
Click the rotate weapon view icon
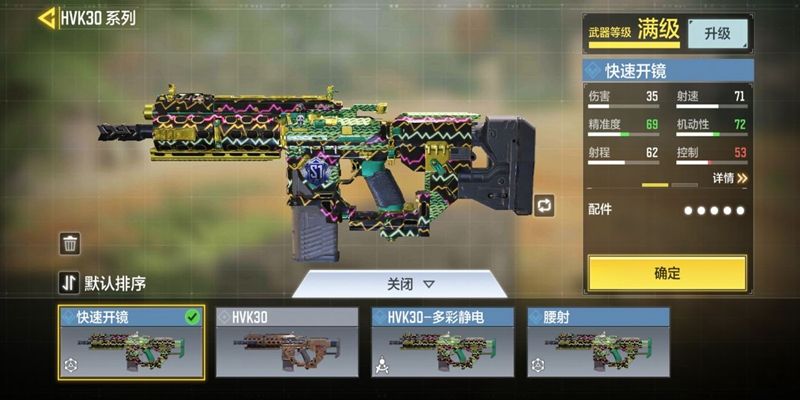pos(544,205)
